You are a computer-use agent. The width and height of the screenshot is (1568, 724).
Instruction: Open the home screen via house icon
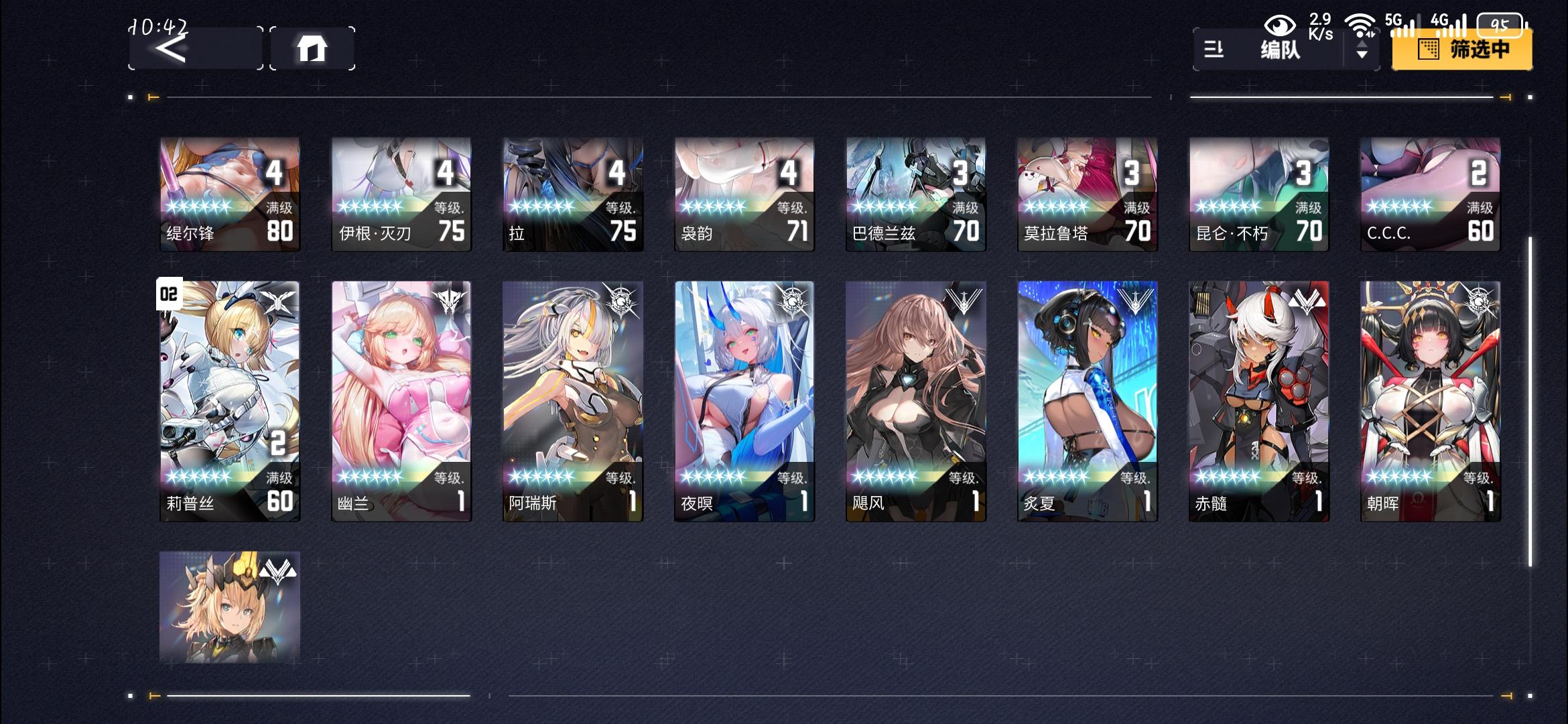[x=312, y=48]
